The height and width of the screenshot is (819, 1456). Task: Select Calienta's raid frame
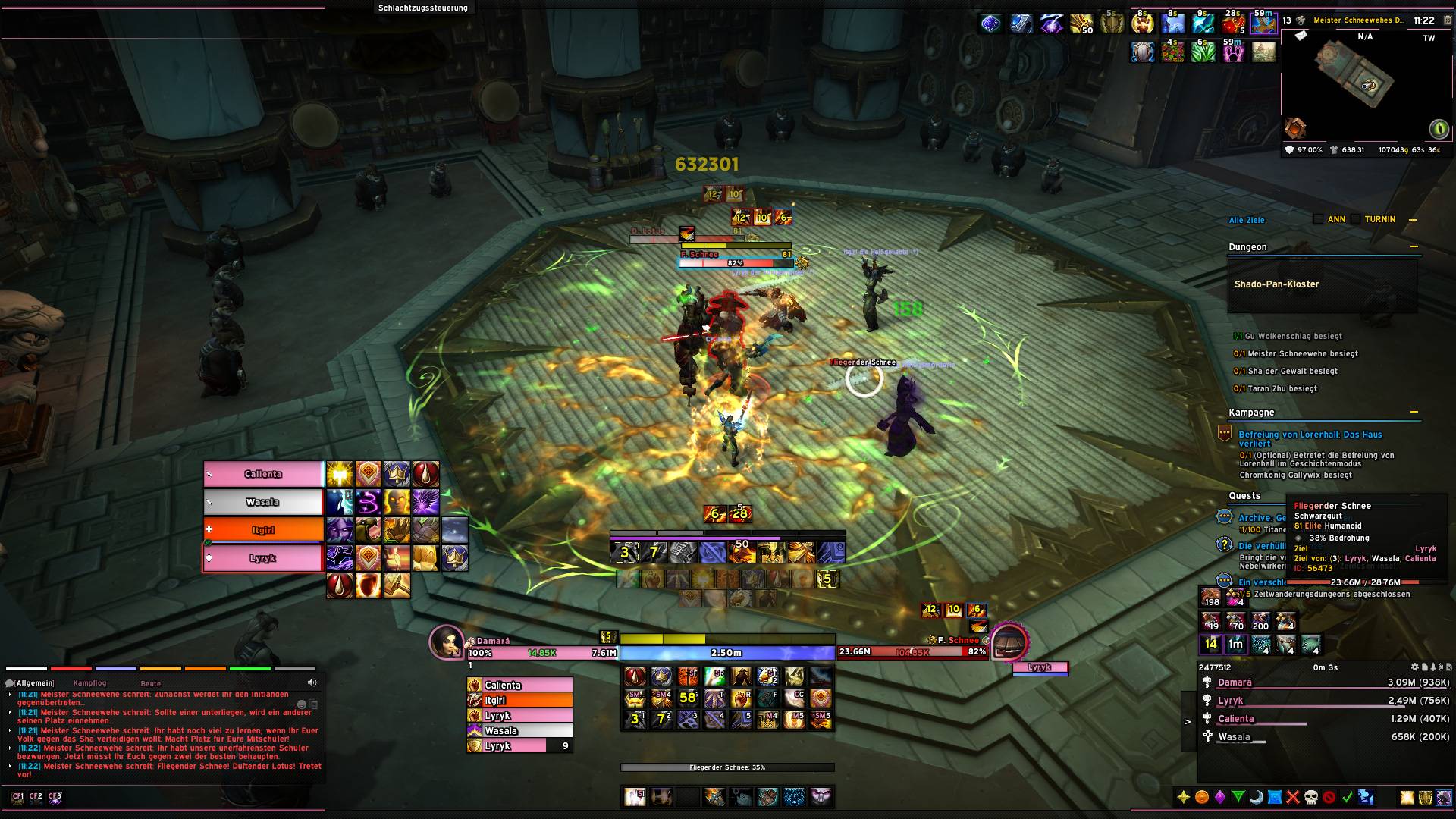[x=263, y=474]
